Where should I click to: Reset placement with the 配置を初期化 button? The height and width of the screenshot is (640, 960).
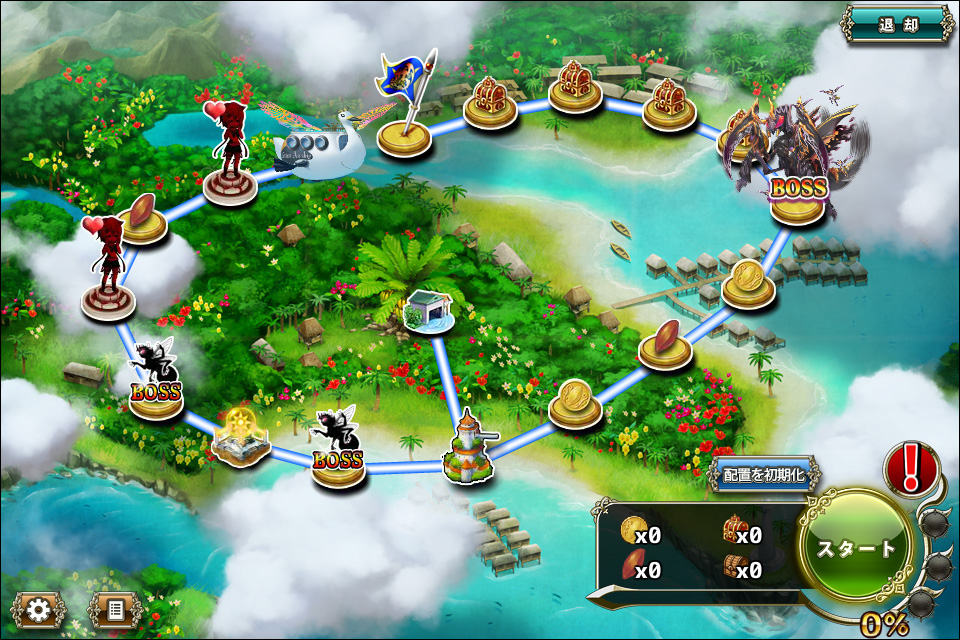764,475
